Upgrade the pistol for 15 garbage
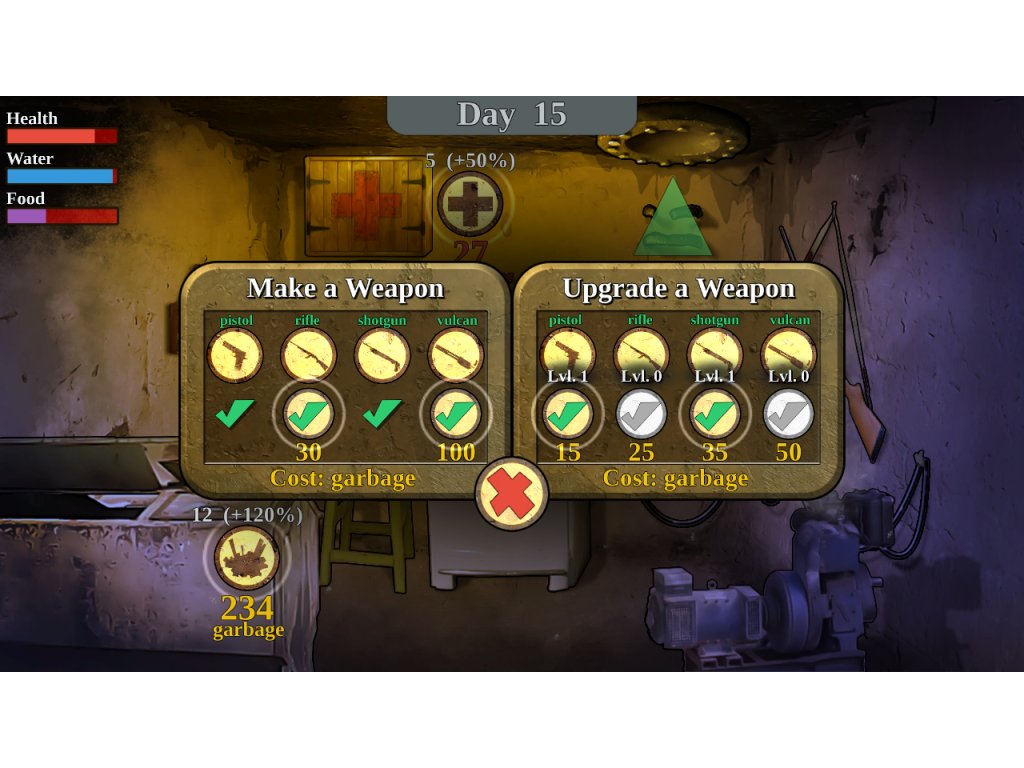Image resolution: width=1024 pixels, height=768 pixels. point(568,414)
